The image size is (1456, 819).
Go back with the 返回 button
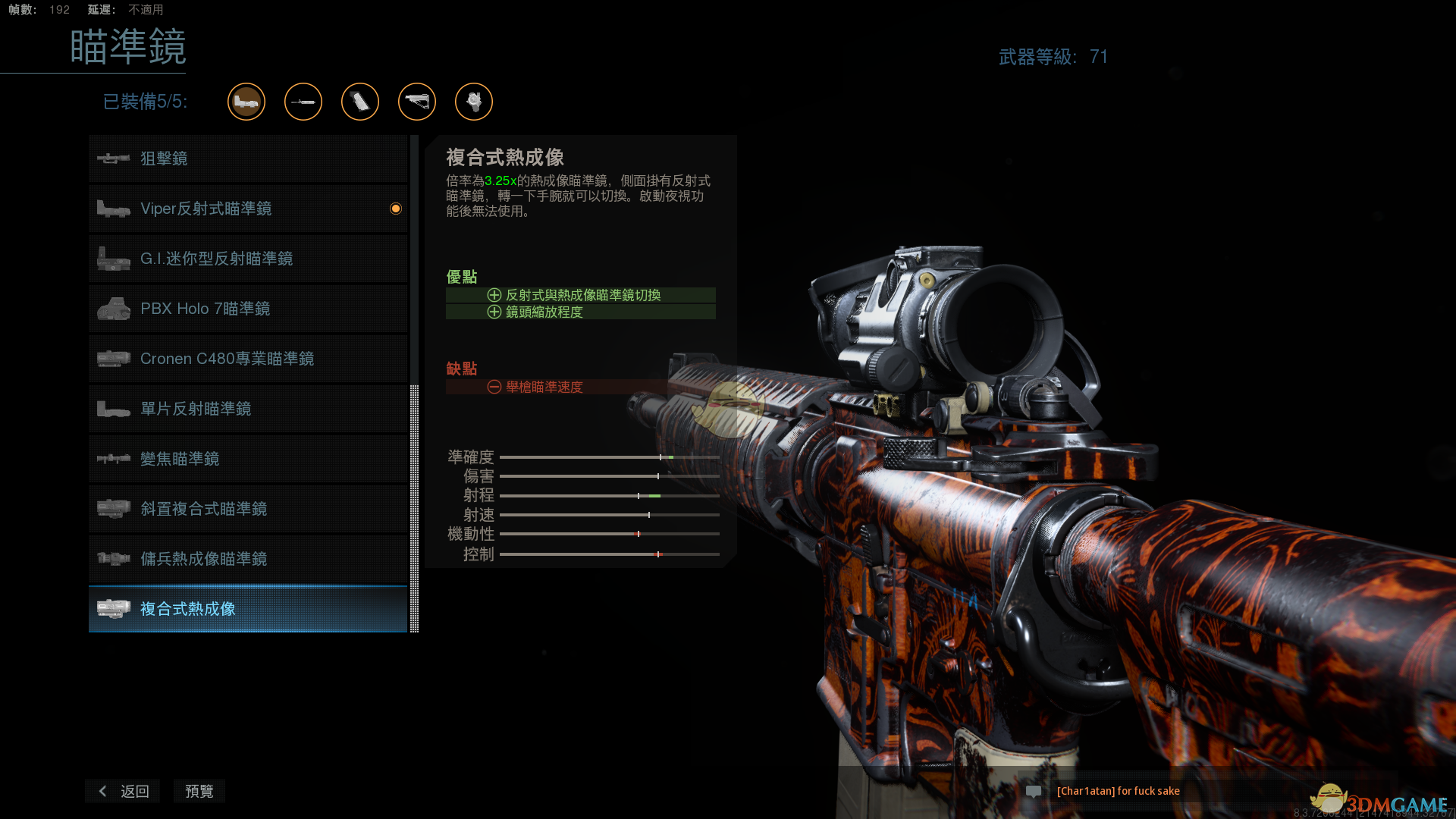coord(123,791)
